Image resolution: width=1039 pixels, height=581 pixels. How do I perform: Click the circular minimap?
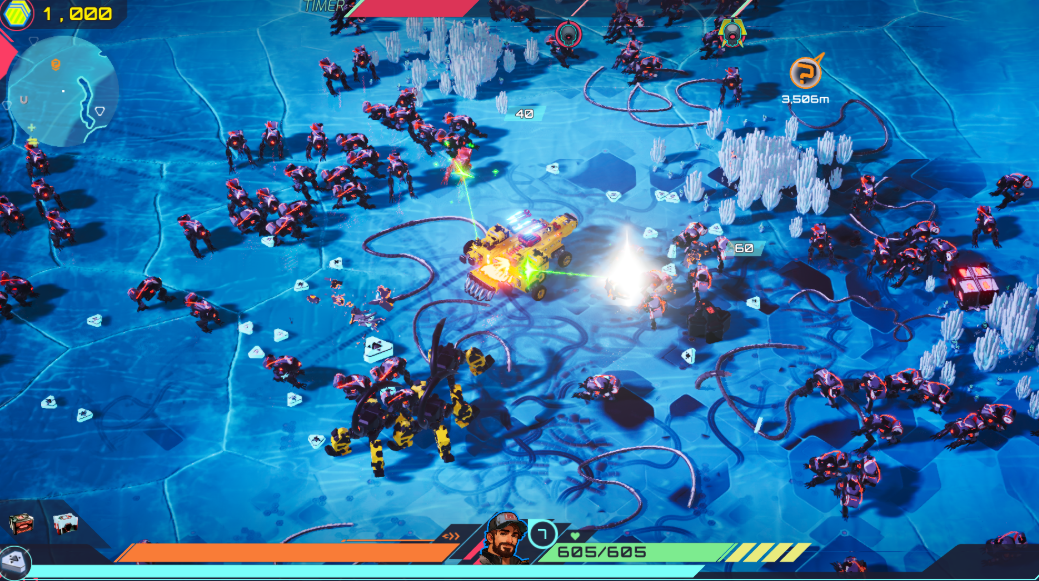tap(61, 90)
